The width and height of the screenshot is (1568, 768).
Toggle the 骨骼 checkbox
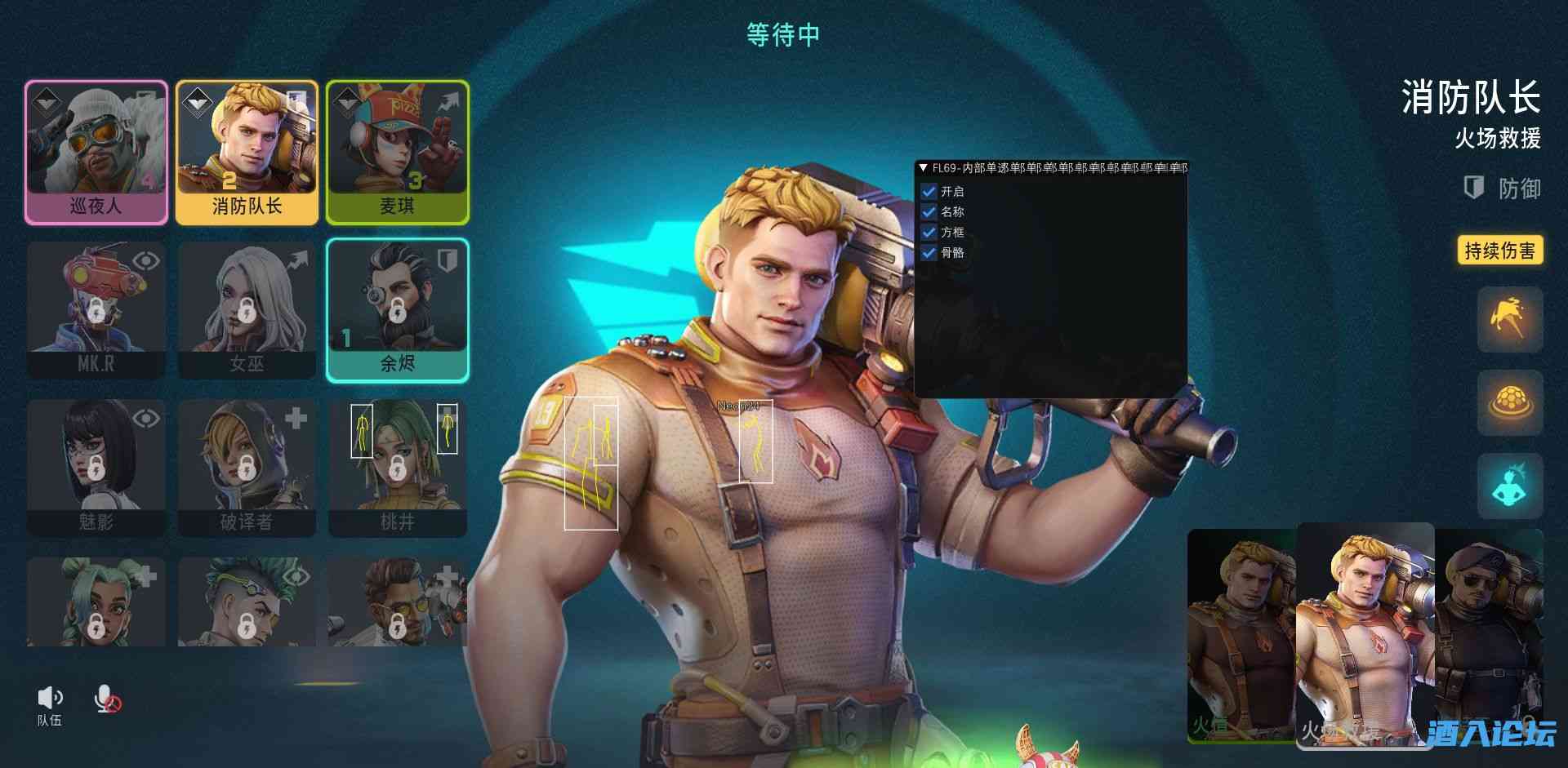[x=929, y=253]
